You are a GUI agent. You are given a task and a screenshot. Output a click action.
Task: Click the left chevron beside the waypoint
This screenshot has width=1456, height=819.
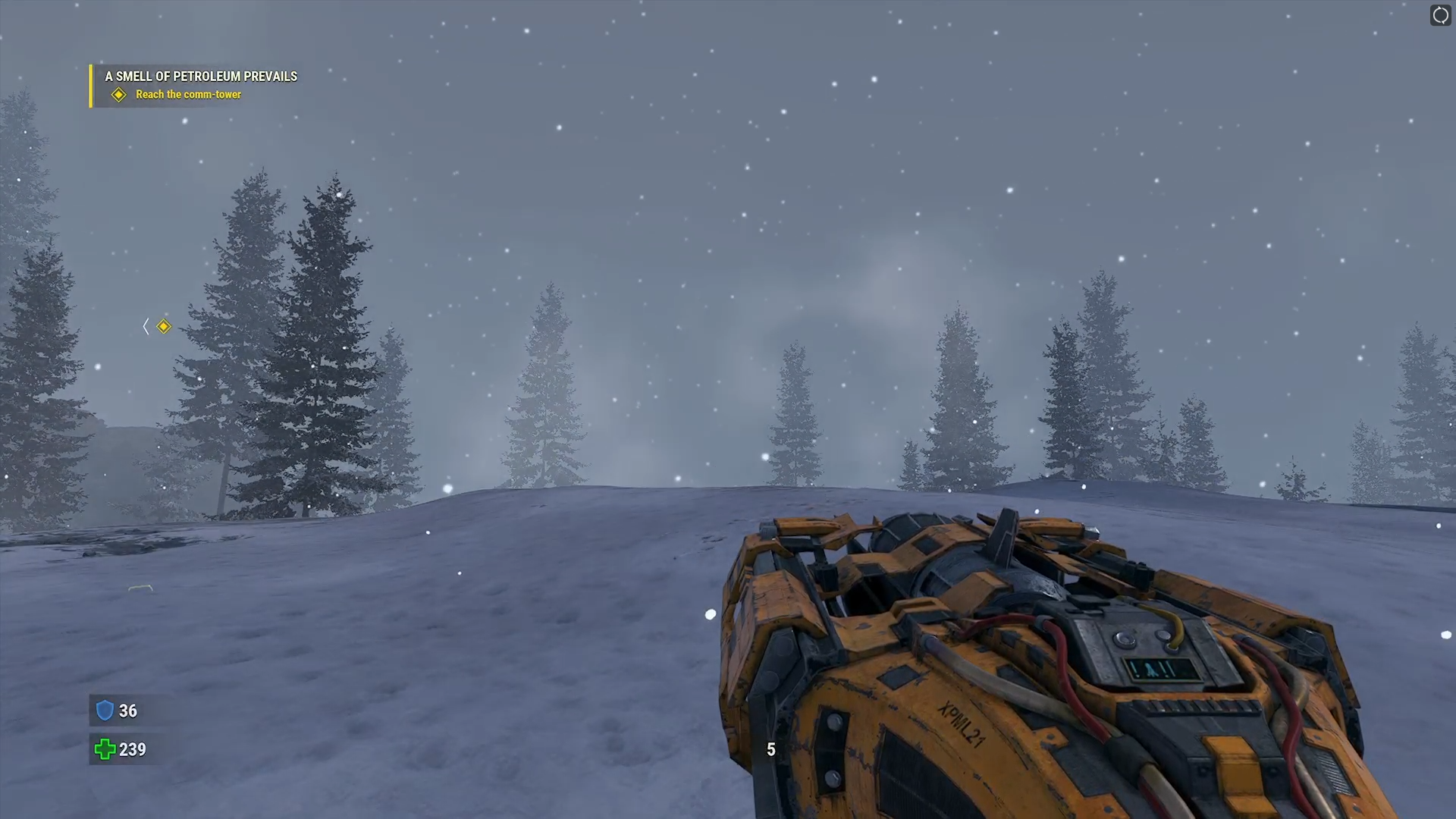coord(146,326)
